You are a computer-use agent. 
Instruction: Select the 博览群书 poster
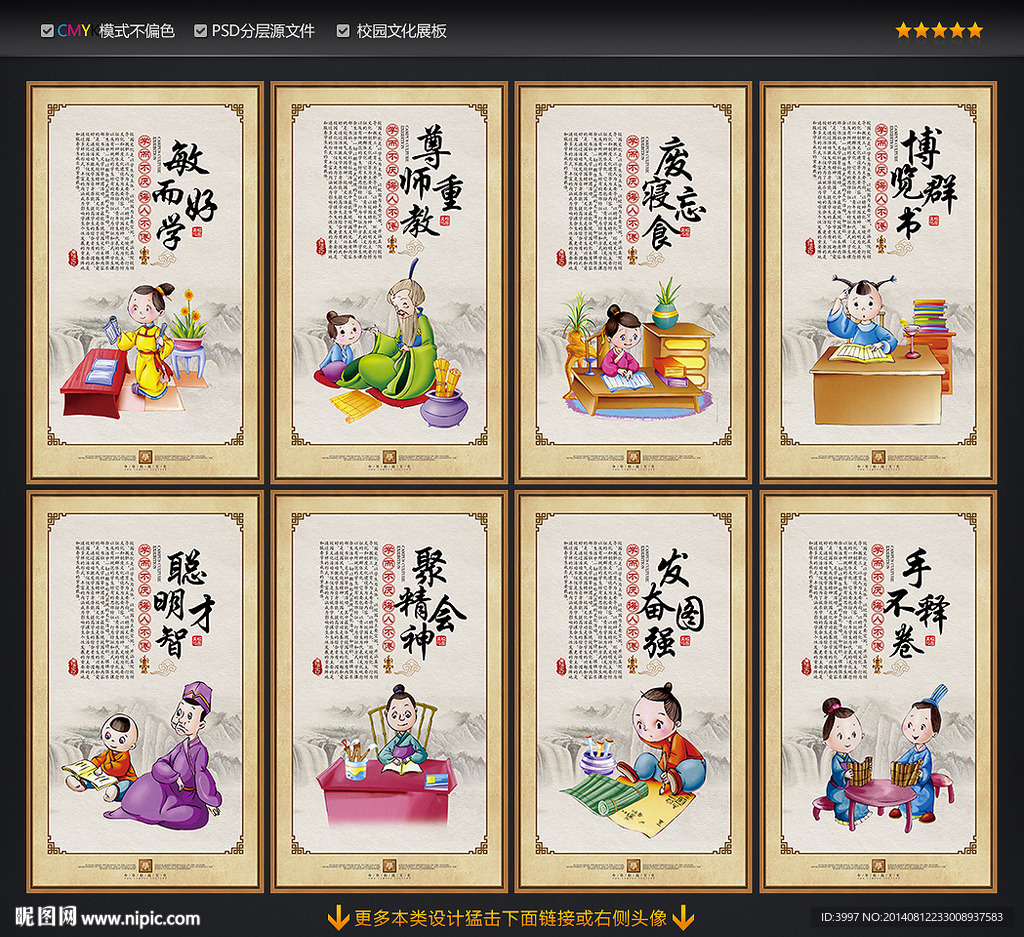coord(879,282)
